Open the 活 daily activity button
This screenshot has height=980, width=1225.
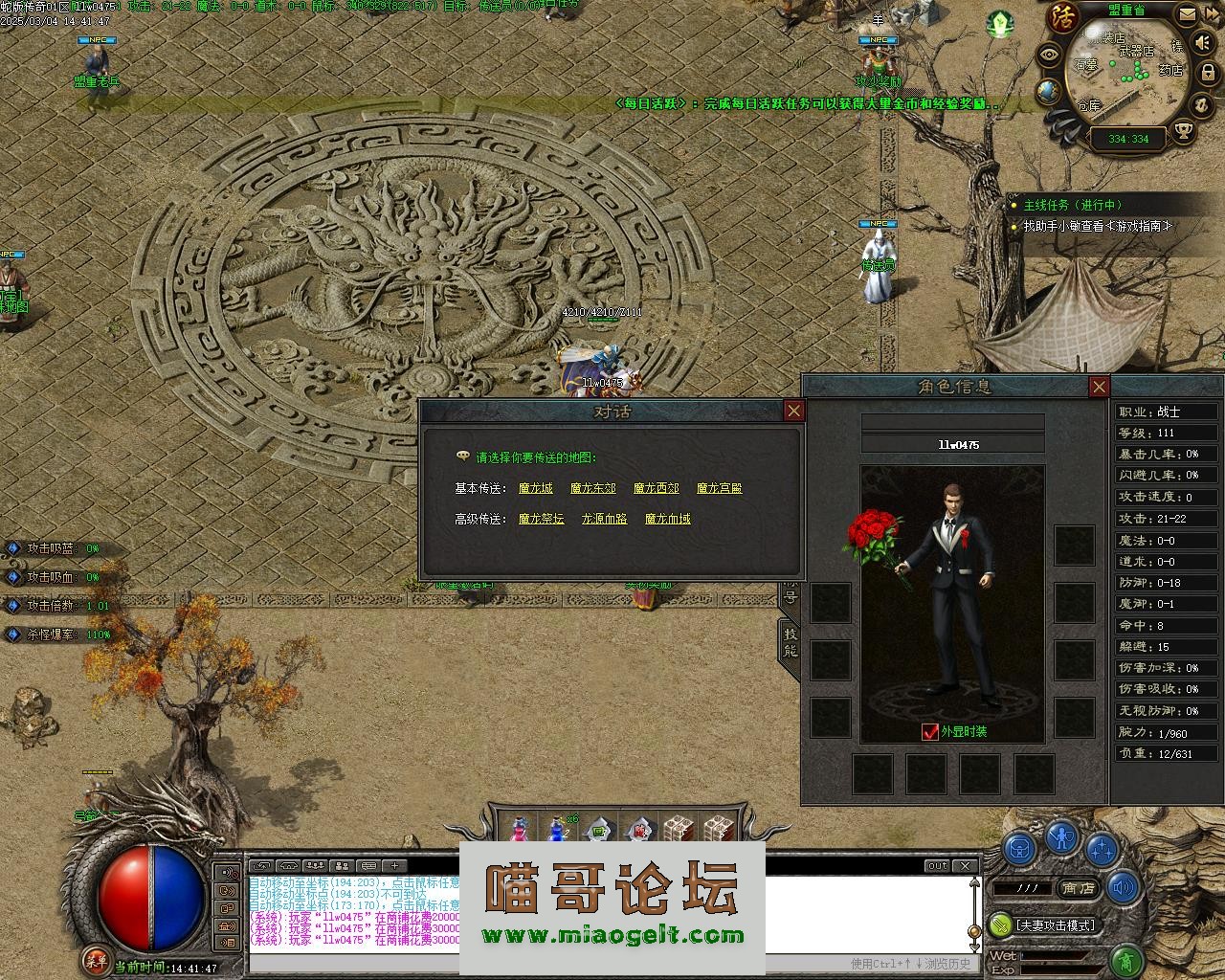(1061, 18)
